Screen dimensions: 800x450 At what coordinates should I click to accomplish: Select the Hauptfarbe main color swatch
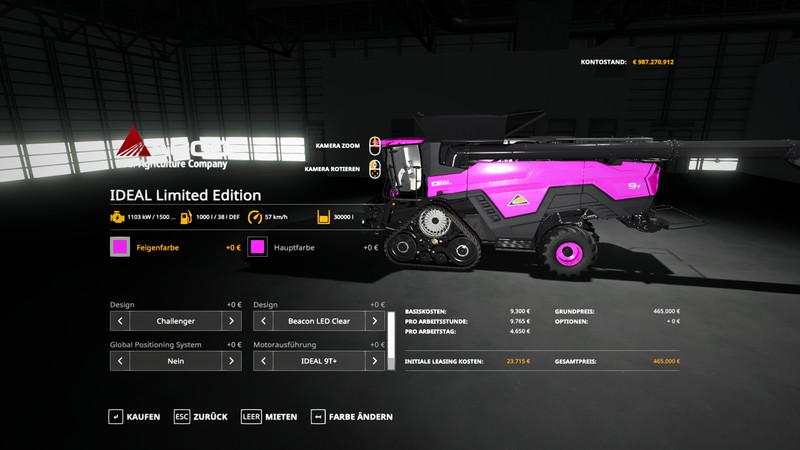click(258, 247)
